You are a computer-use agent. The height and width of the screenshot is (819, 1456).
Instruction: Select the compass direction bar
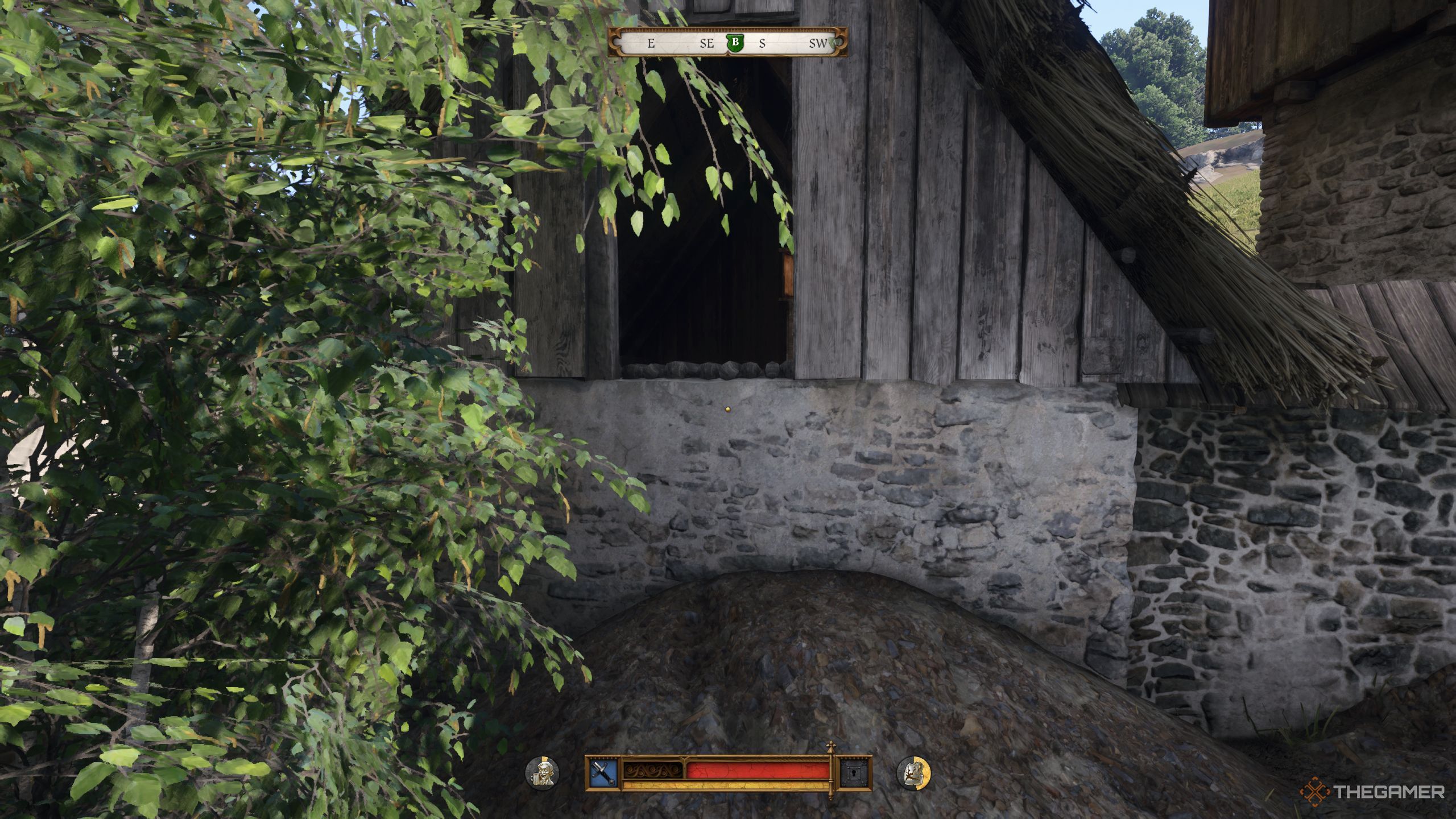pos(727,43)
